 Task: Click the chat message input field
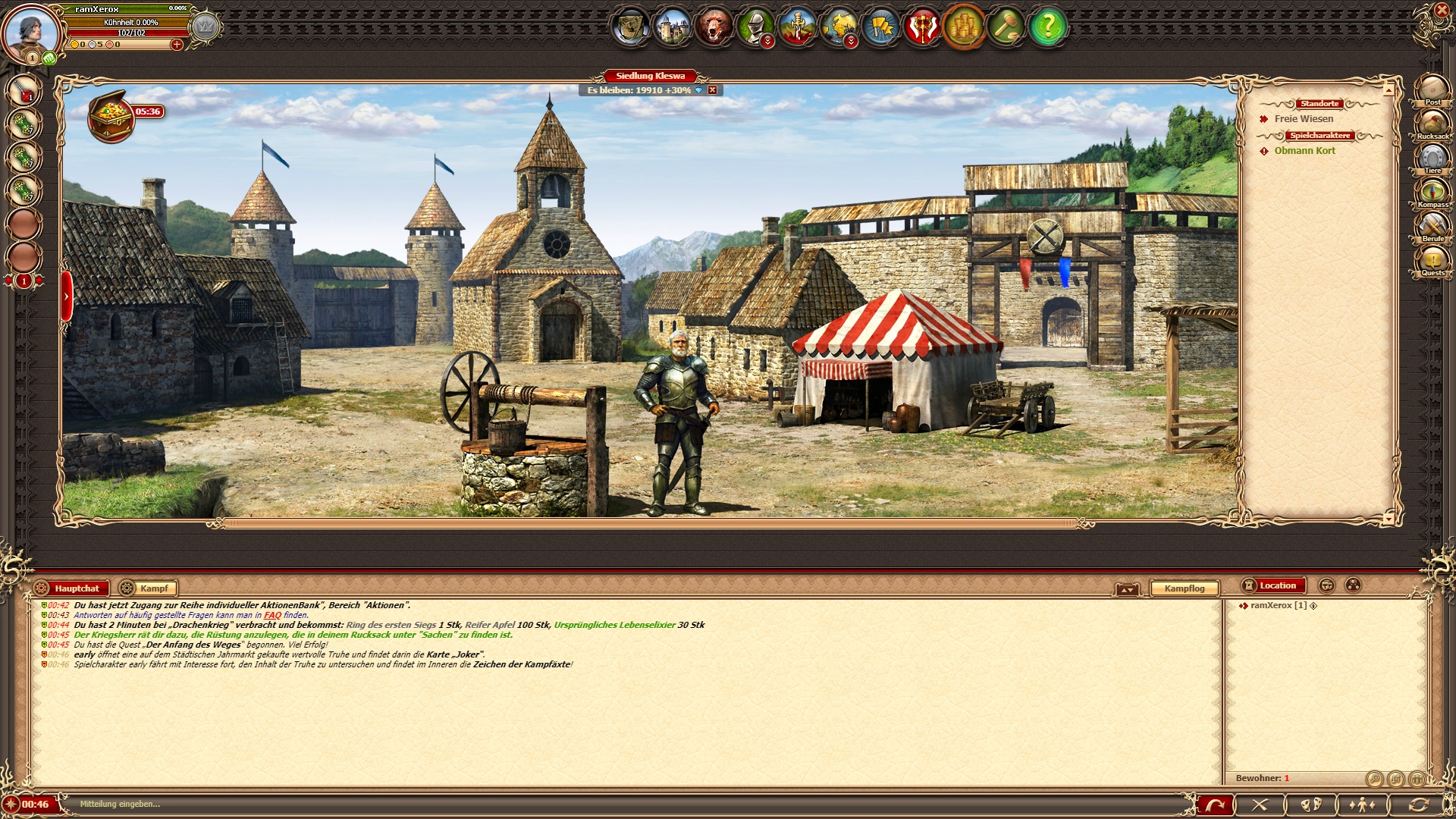pyautogui.click(x=607, y=804)
